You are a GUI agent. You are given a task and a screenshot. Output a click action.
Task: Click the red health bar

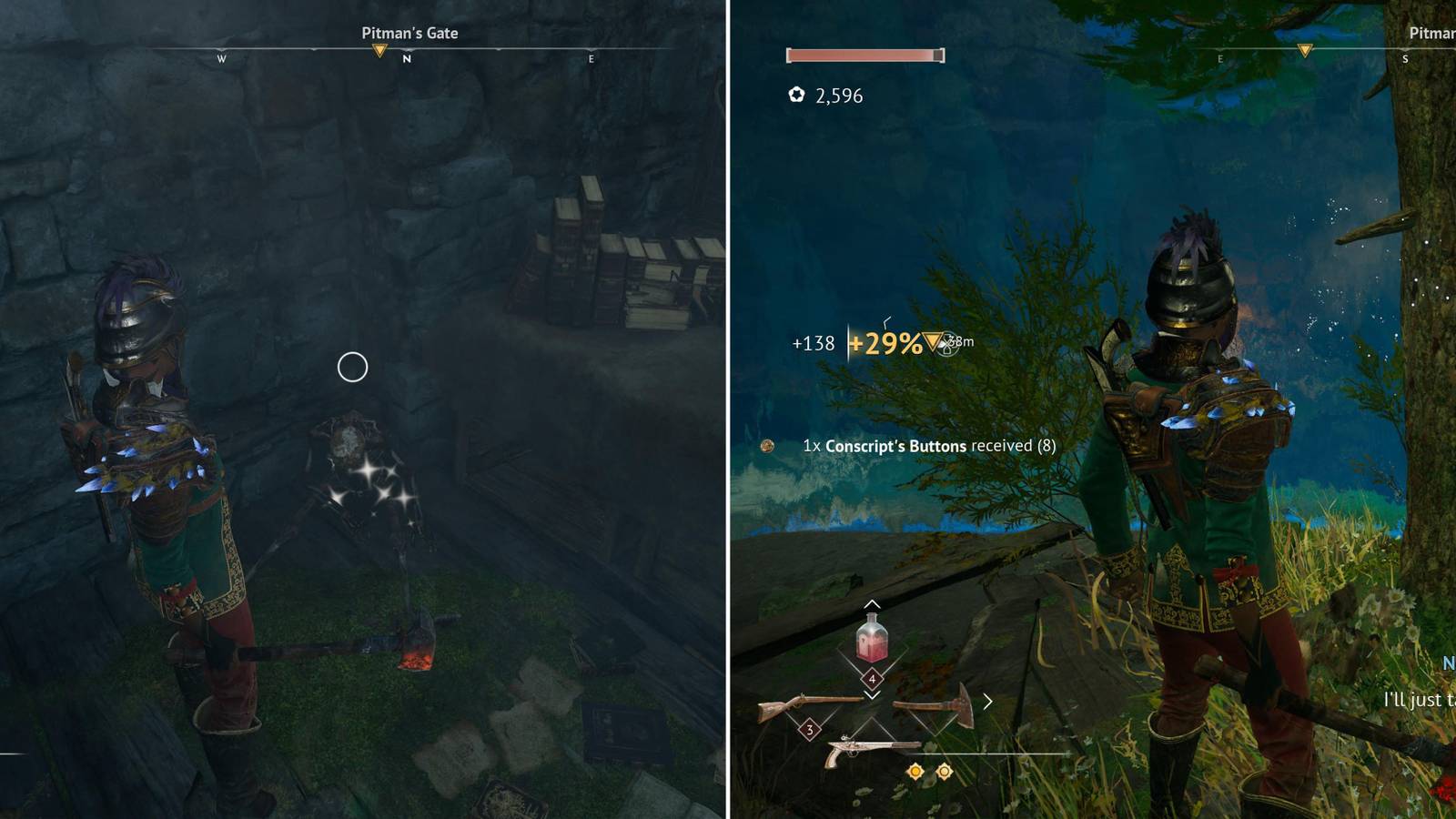[860, 55]
